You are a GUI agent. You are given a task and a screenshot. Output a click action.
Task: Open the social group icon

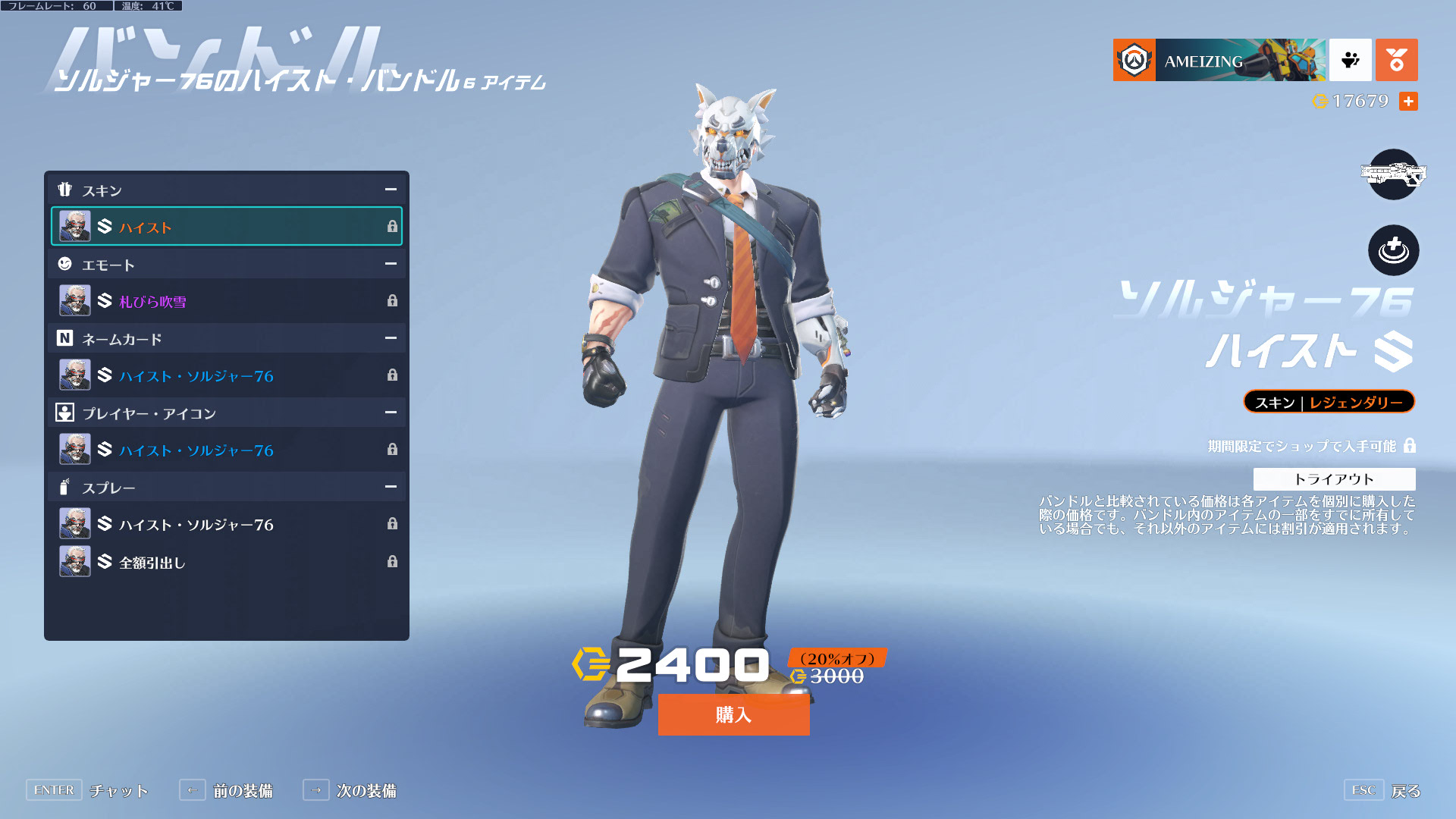click(1350, 60)
